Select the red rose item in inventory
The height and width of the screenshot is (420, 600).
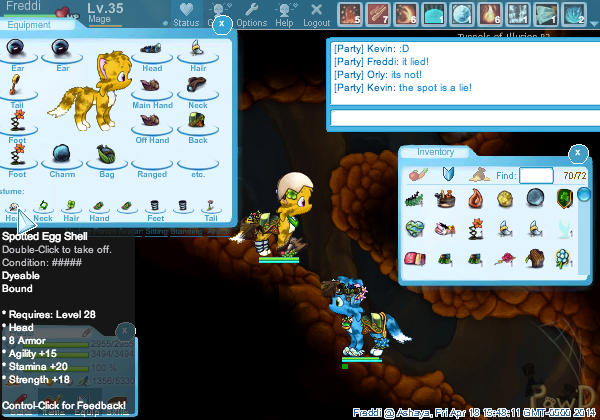coord(507,259)
